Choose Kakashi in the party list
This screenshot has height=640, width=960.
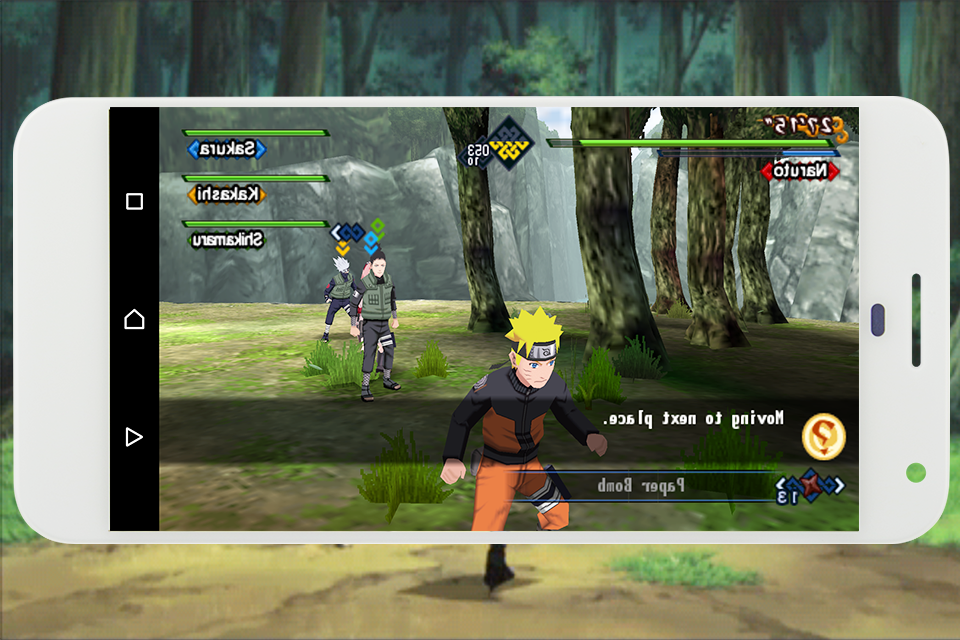click(x=227, y=194)
